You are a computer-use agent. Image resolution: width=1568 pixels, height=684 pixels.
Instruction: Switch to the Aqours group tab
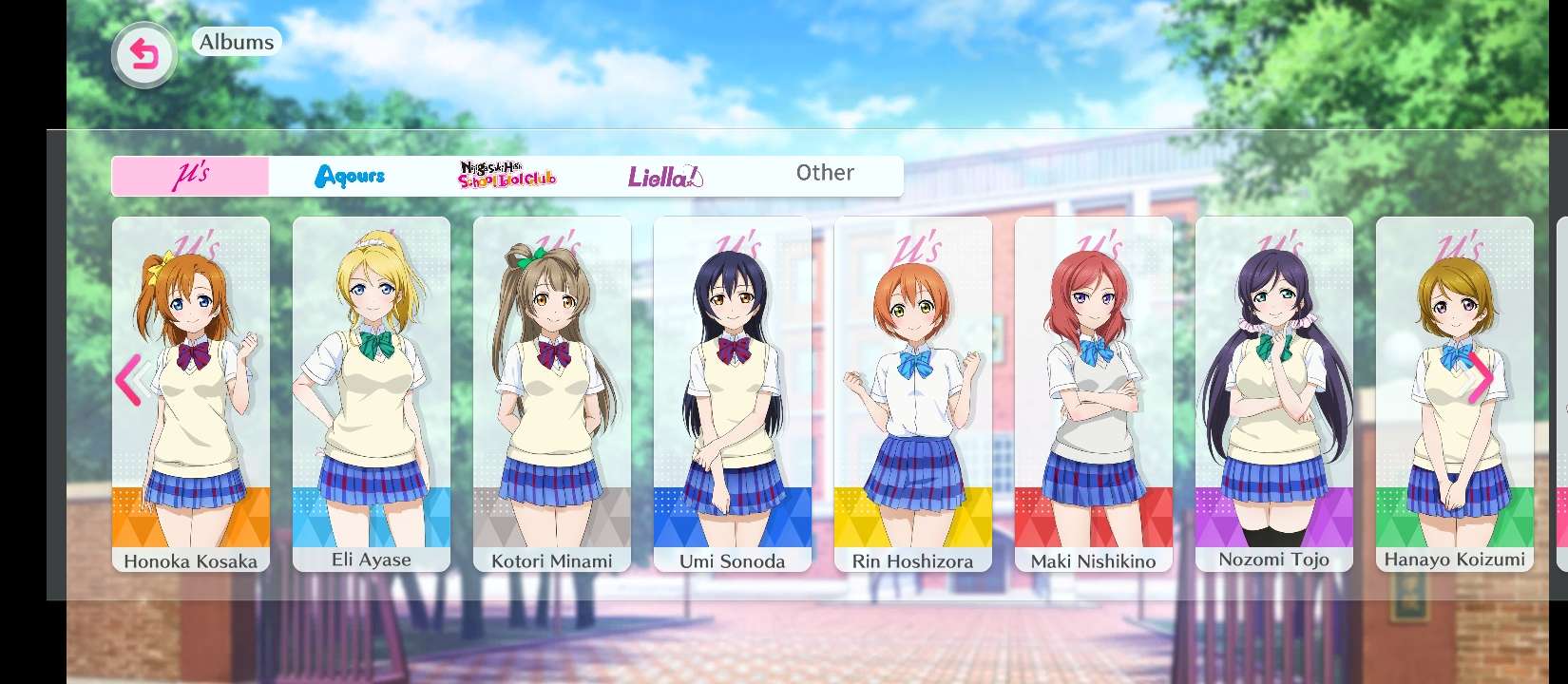coord(350,177)
